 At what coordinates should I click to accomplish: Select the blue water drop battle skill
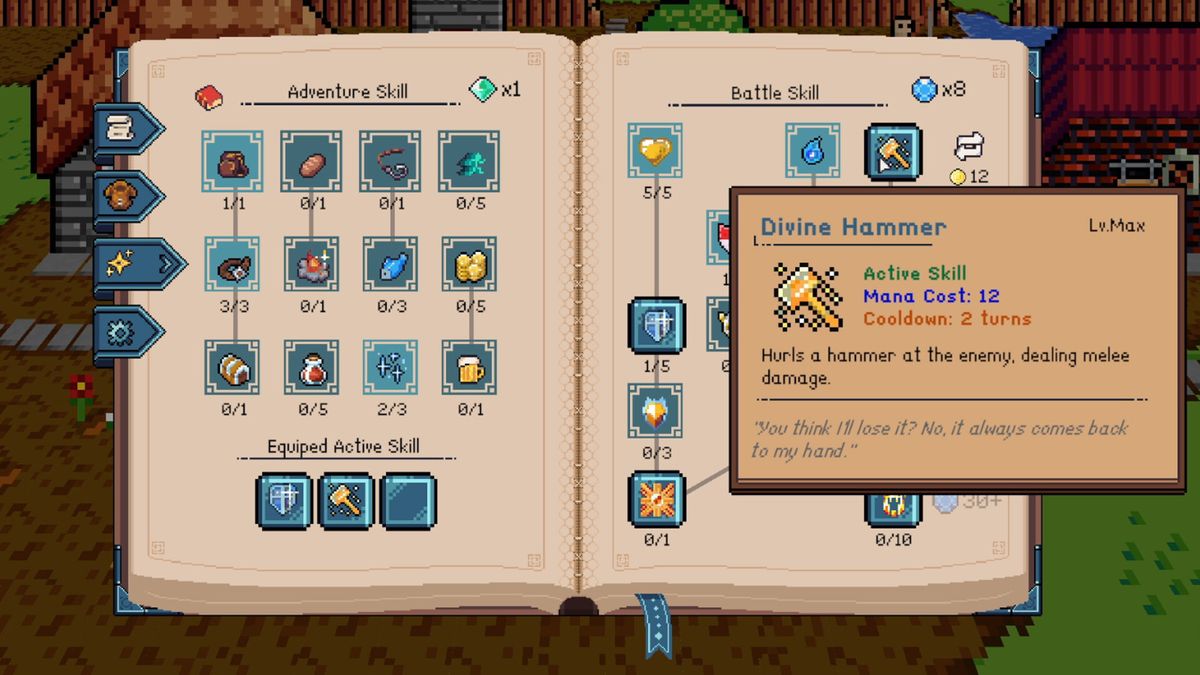812,152
